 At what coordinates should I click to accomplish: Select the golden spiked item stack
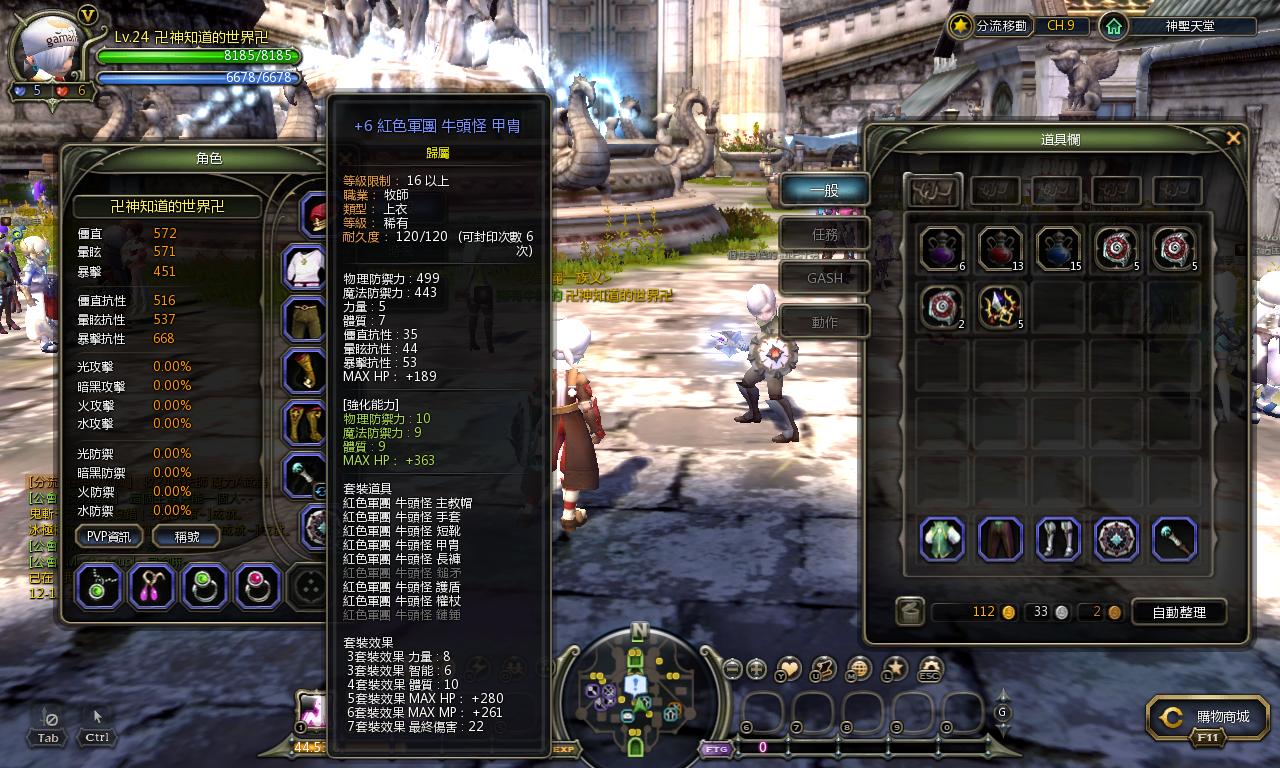(x=1000, y=307)
